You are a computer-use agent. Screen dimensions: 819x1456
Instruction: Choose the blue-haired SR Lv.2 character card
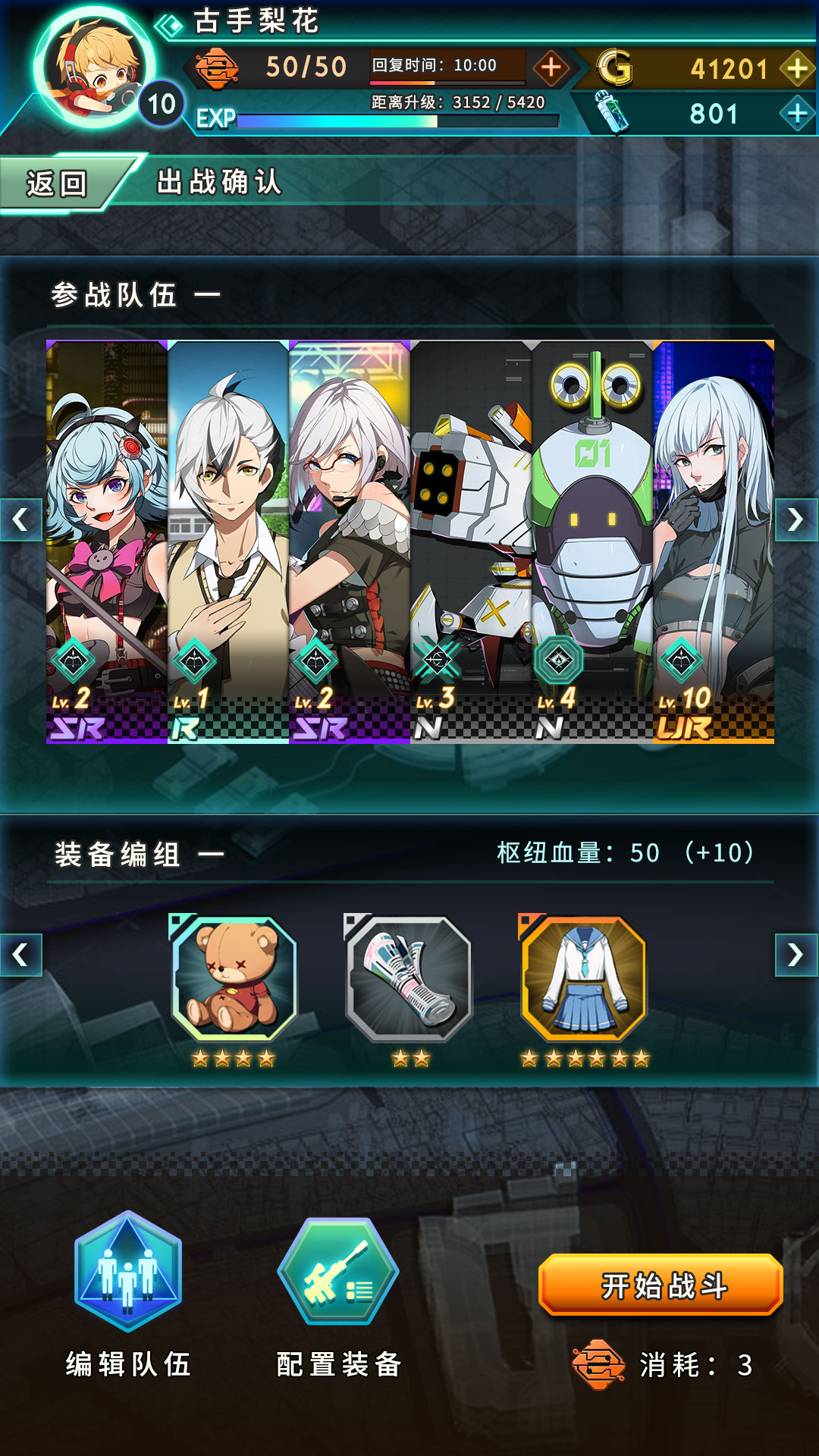(107, 541)
